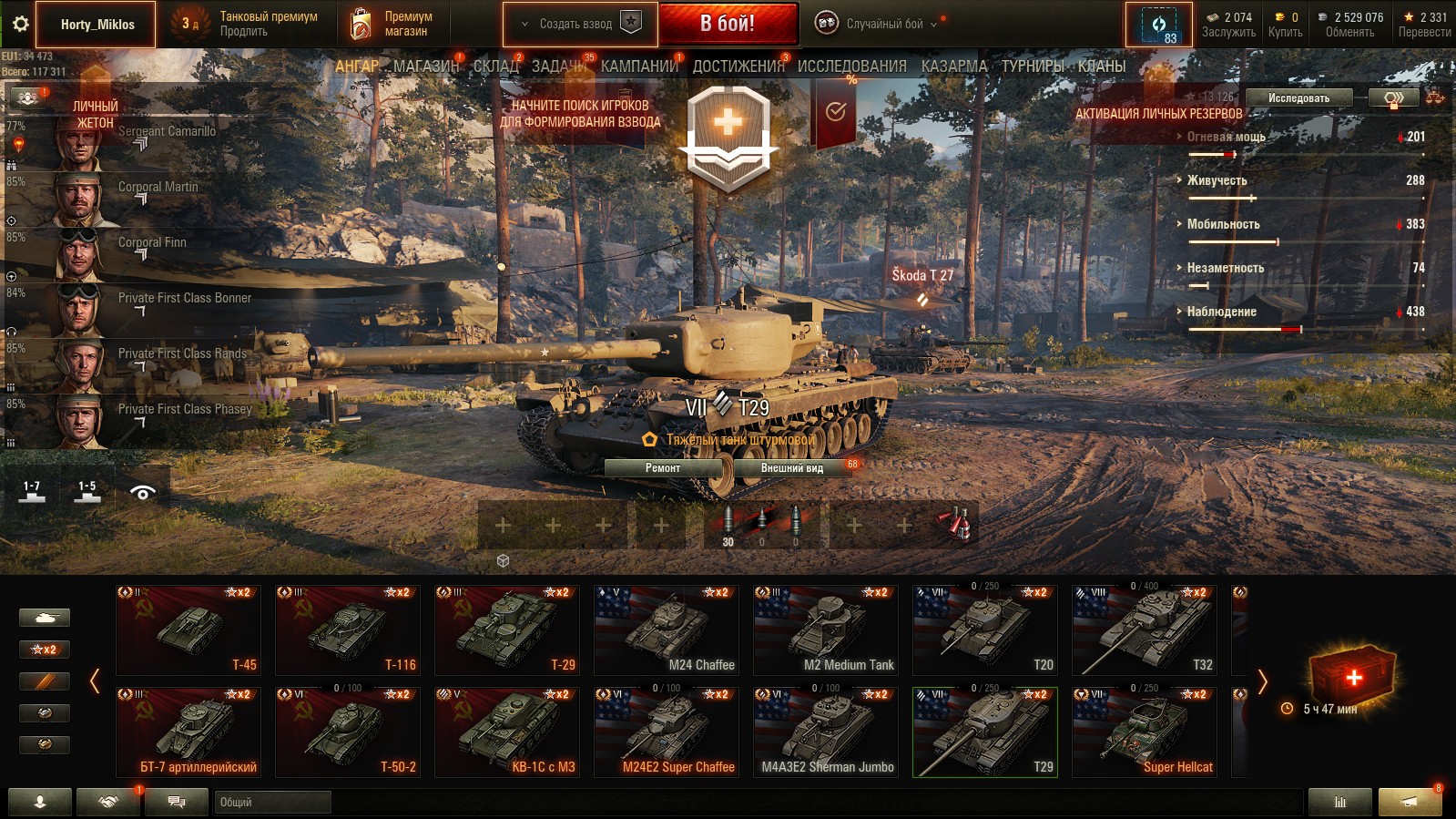Switch to the МАГАЗИН tab
The width and height of the screenshot is (1456, 819).
pos(426,67)
